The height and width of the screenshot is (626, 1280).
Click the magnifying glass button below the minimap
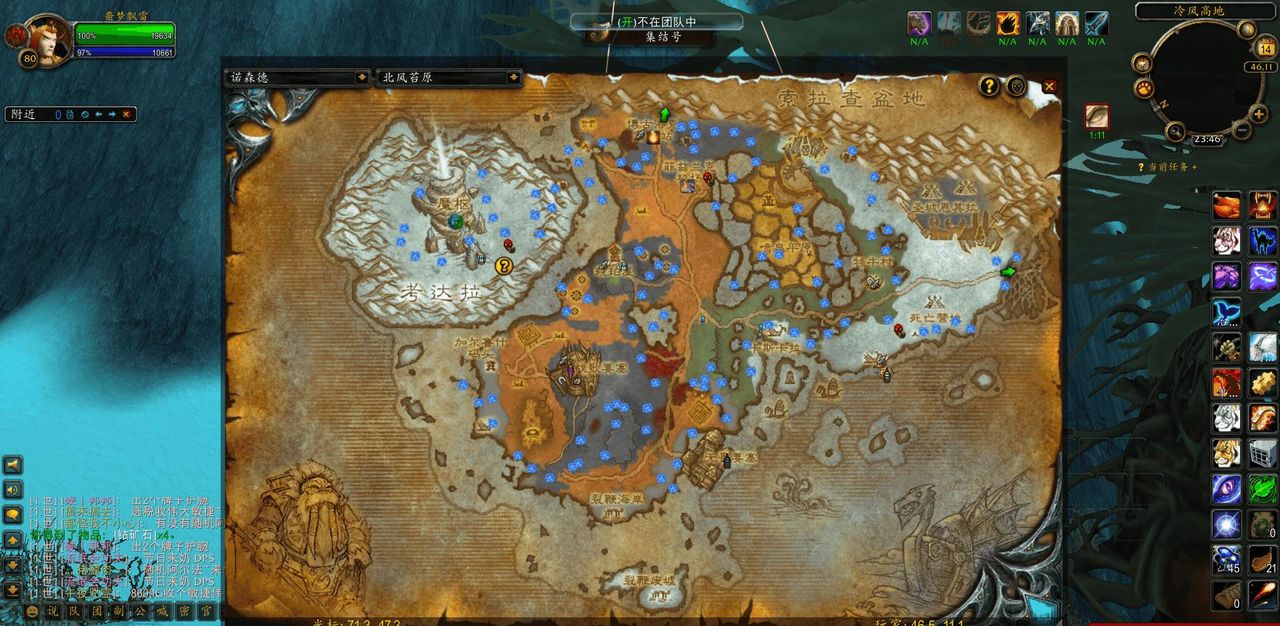click(x=1175, y=131)
